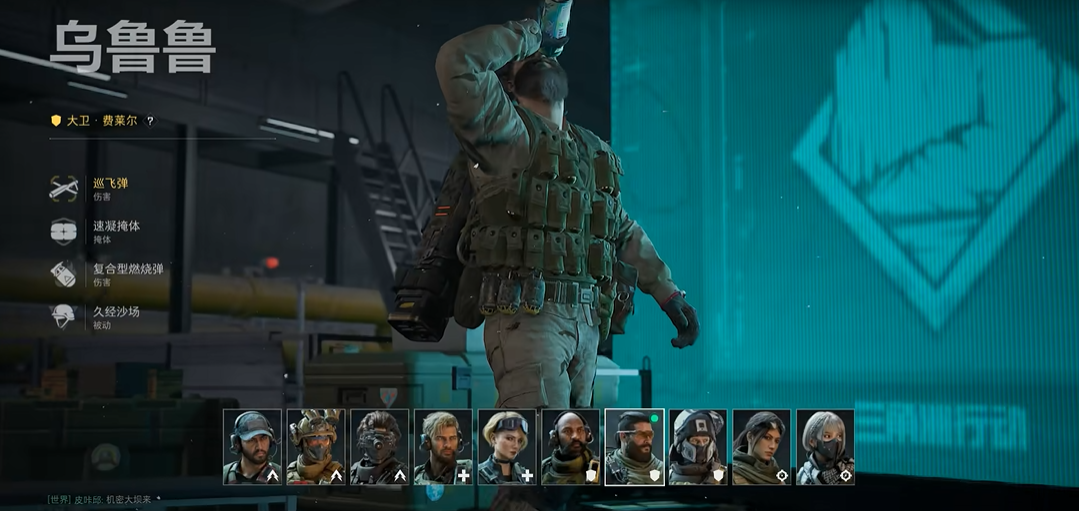Viewport: 1079px width, 511px height.
Task: Select the 巡飞弹 skill entry
Action: click(x=110, y=188)
